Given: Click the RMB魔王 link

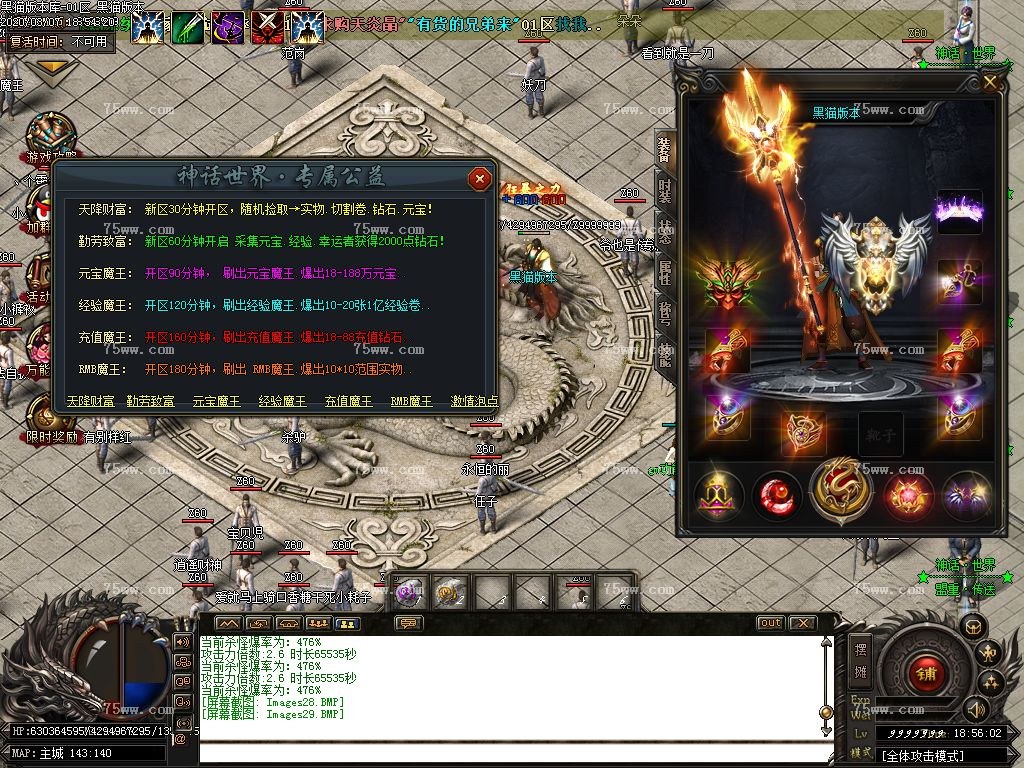Looking at the screenshot, I should tap(411, 401).
